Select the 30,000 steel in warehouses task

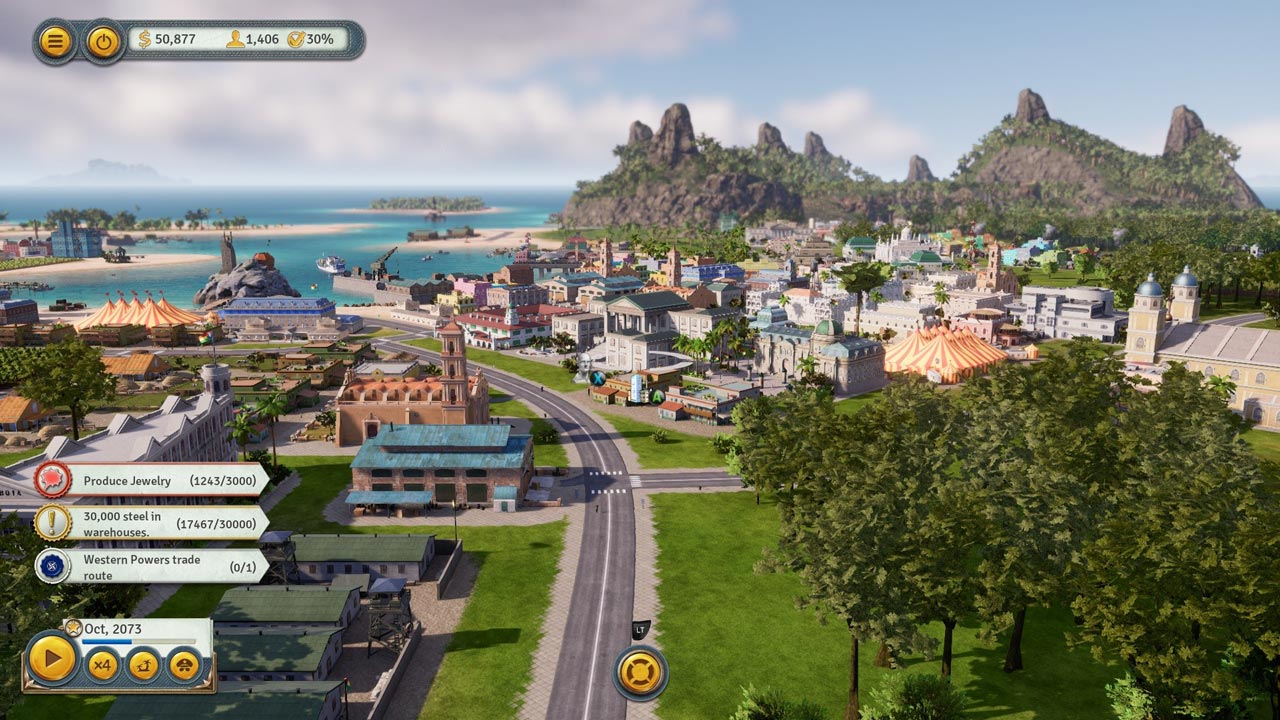(x=150, y=522)
